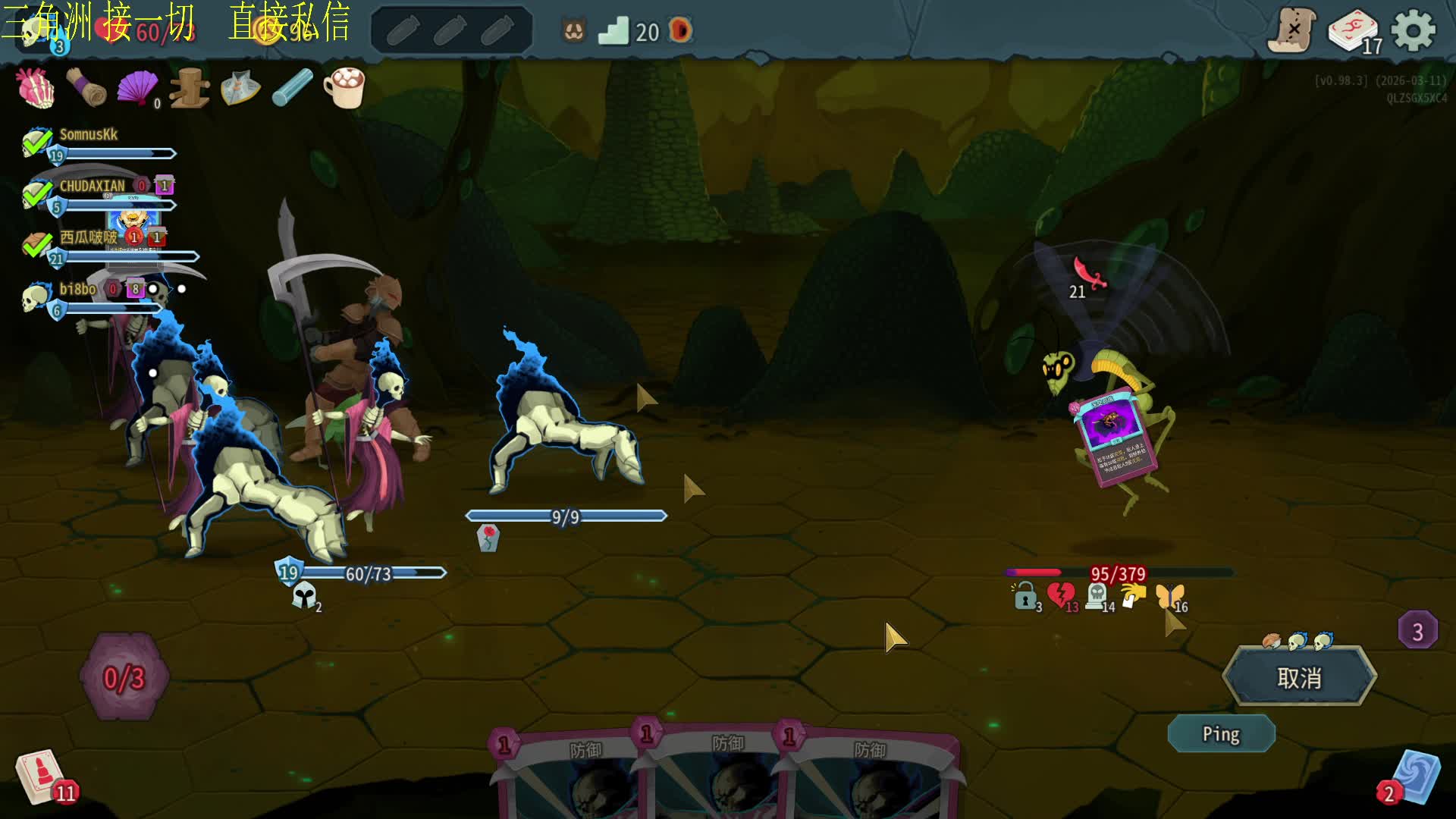Screen dimensions: 1456x819
Task: Select player bi8bo in party list
Action: click(77, 290)
